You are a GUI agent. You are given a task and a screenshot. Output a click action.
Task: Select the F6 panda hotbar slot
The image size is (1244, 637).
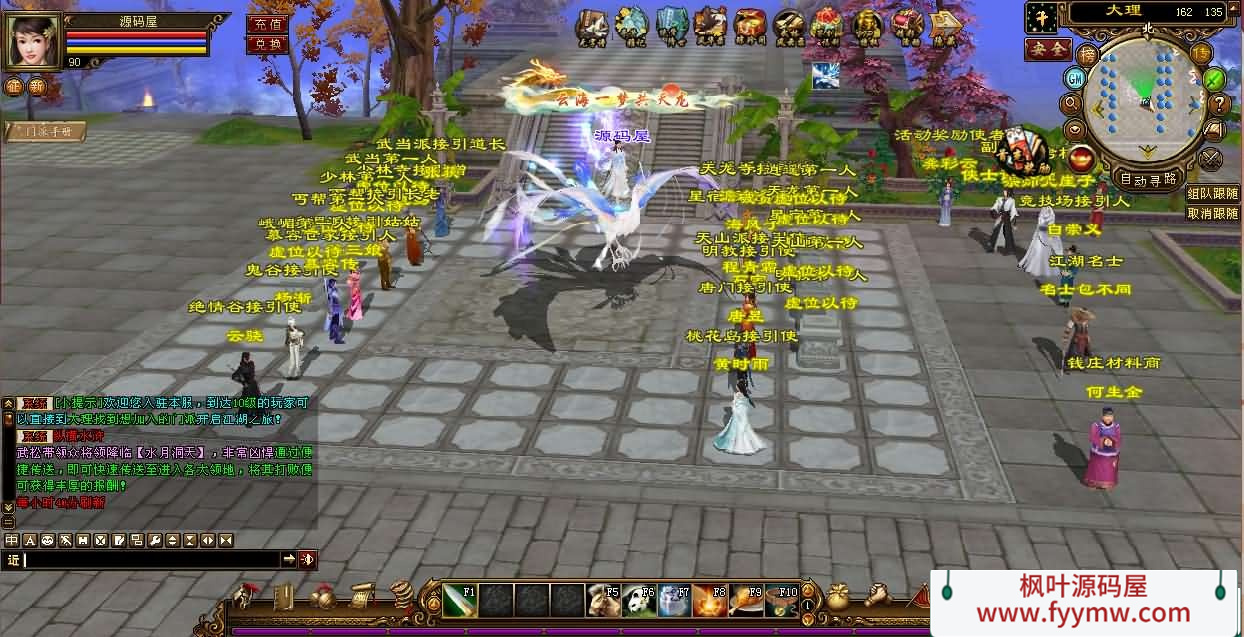click(638, 600)
